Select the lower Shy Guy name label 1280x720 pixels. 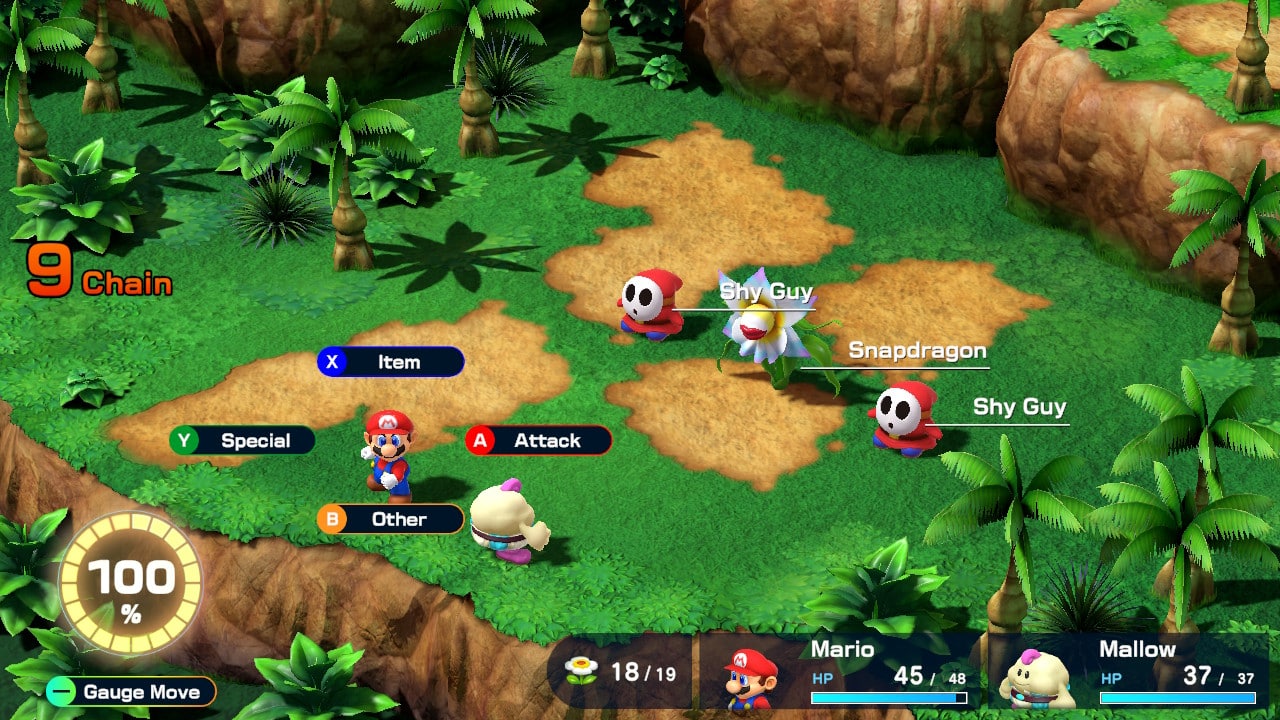tap(1018, 407)
